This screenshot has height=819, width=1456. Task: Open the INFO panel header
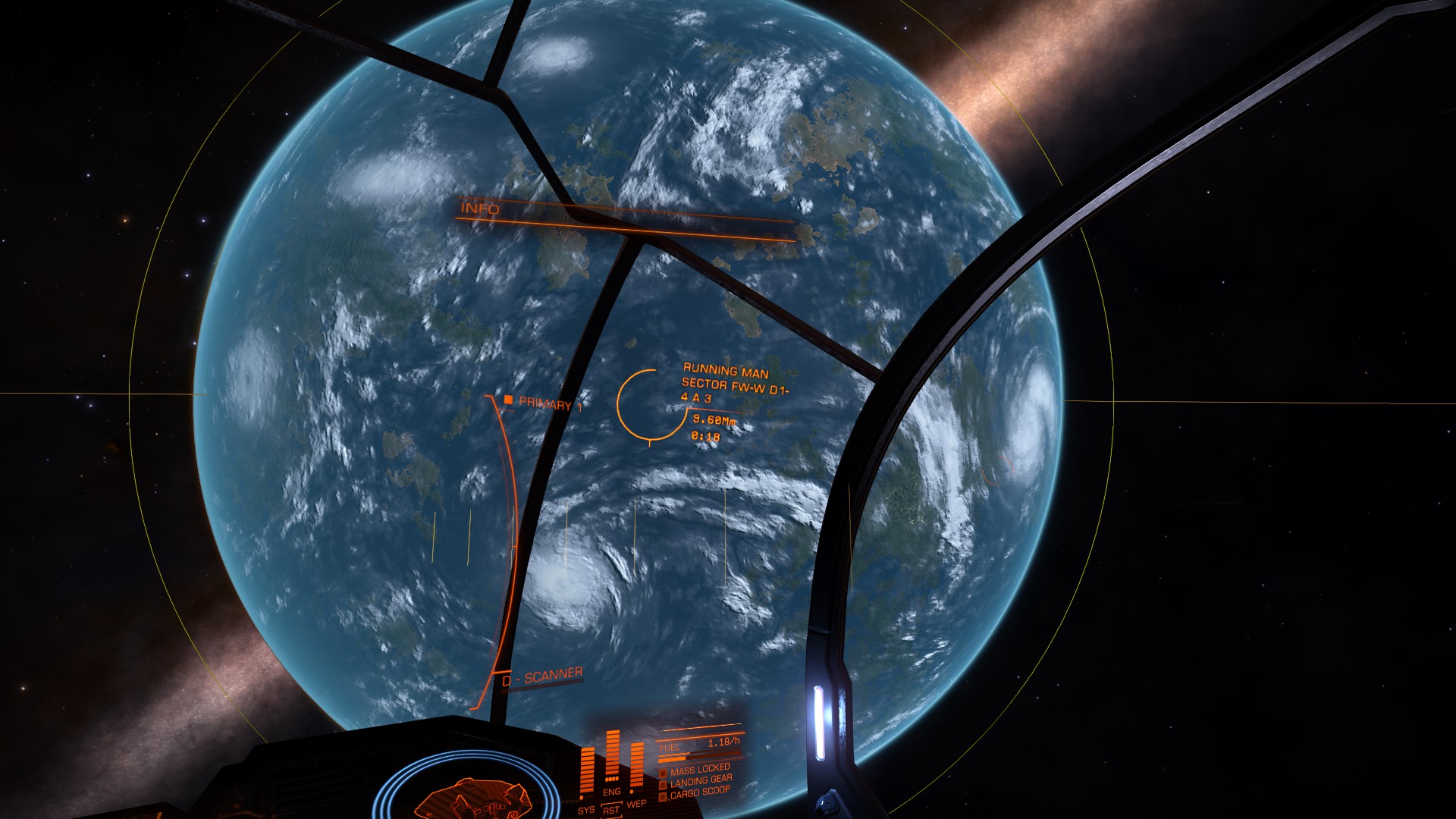point(481,209)
